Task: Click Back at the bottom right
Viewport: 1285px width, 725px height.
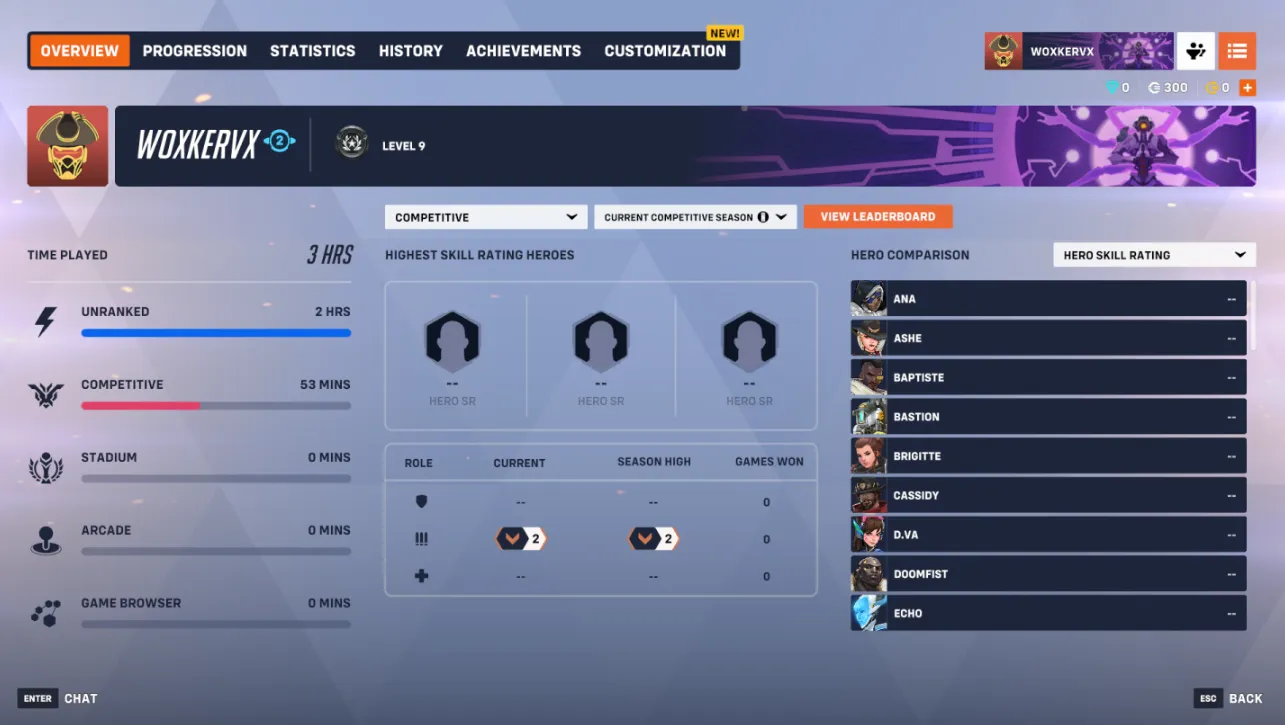Action: 1244,698
